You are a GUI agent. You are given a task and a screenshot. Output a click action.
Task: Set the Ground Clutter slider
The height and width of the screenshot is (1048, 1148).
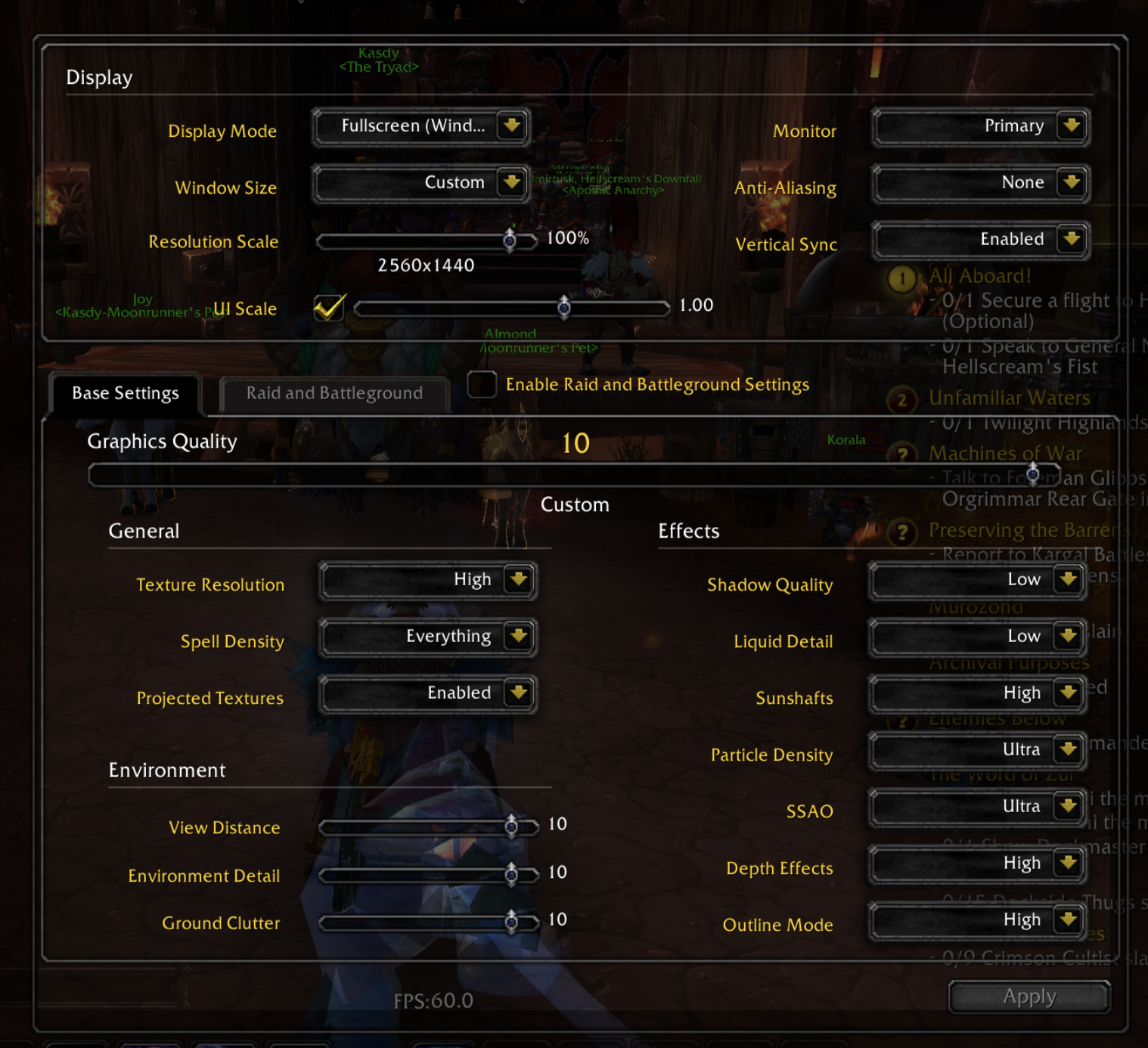click(x=428, y=922)
